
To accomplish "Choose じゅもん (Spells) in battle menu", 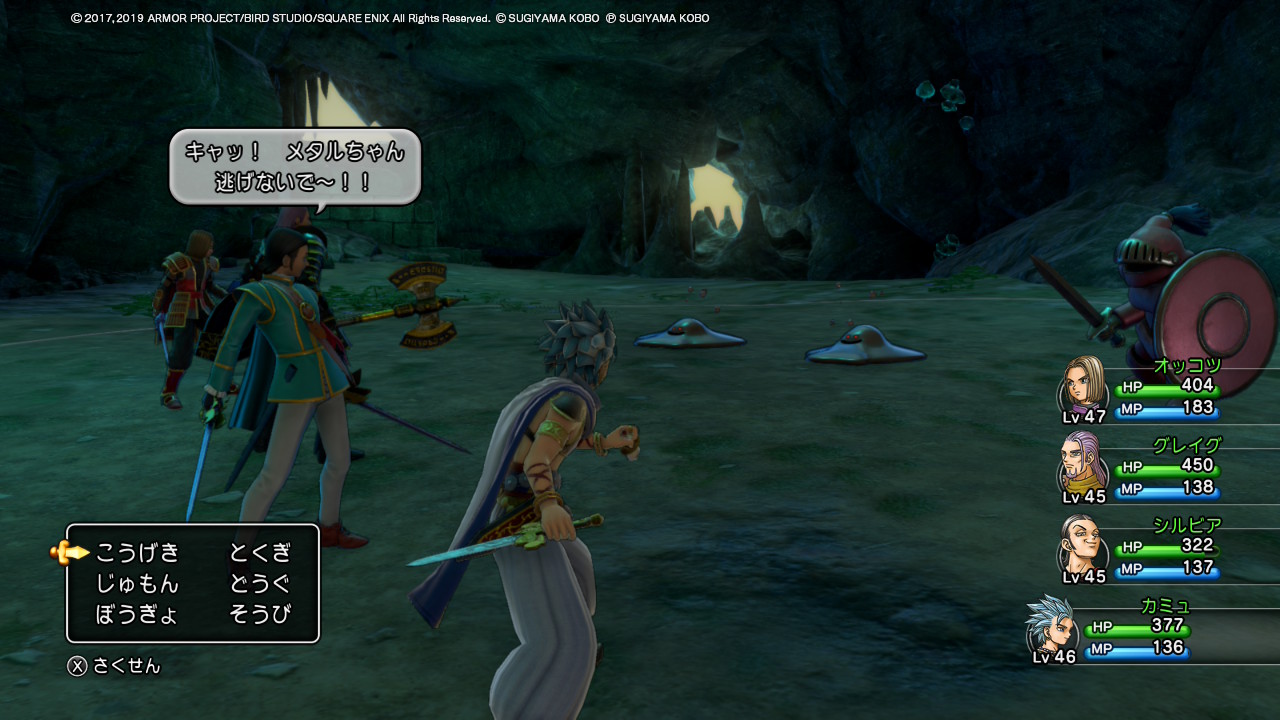I will tap(137, 583).
